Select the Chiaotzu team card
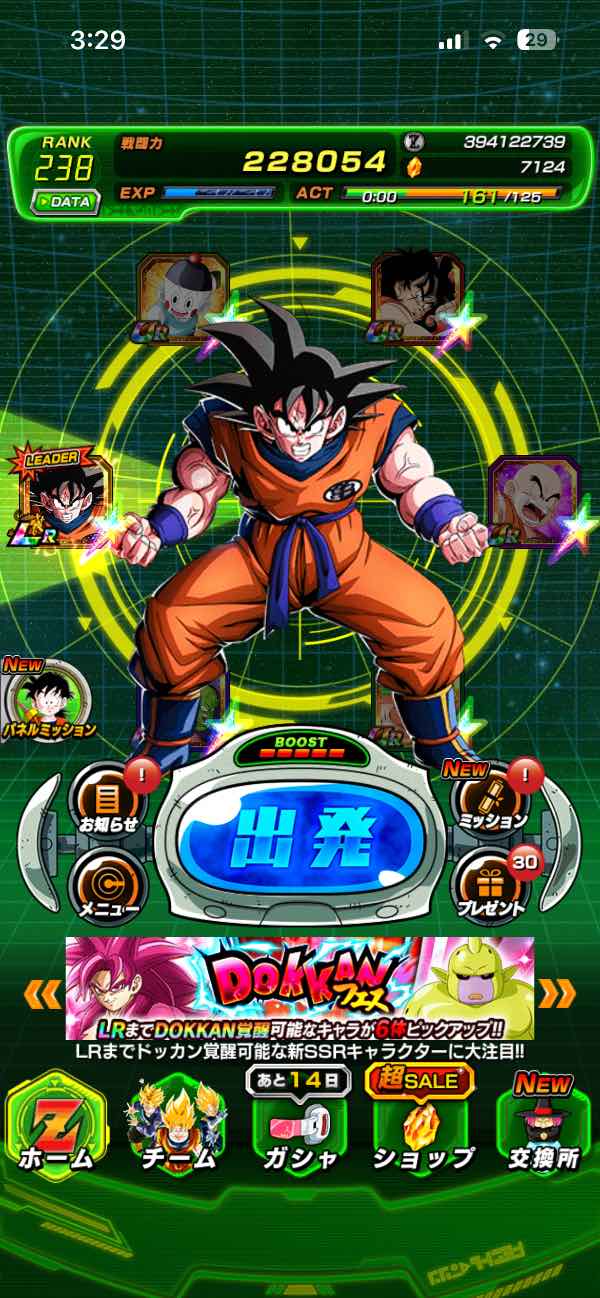 pos(181,298)
